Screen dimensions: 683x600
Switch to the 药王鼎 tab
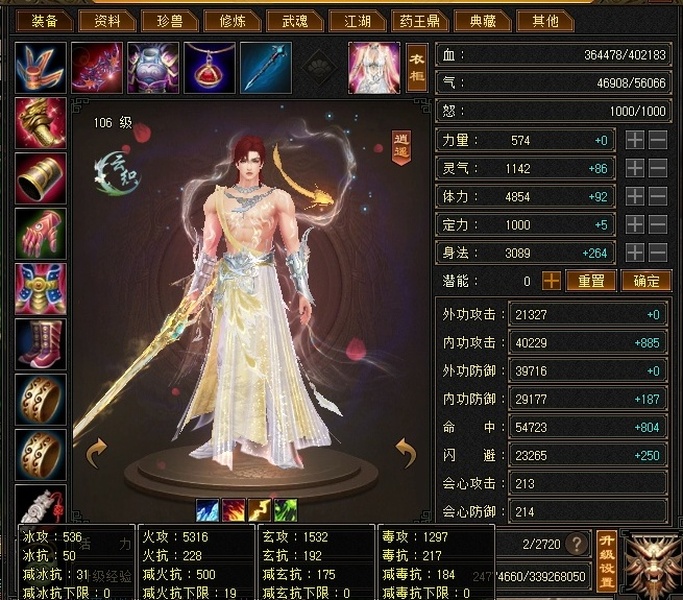[x=419, y=21]
